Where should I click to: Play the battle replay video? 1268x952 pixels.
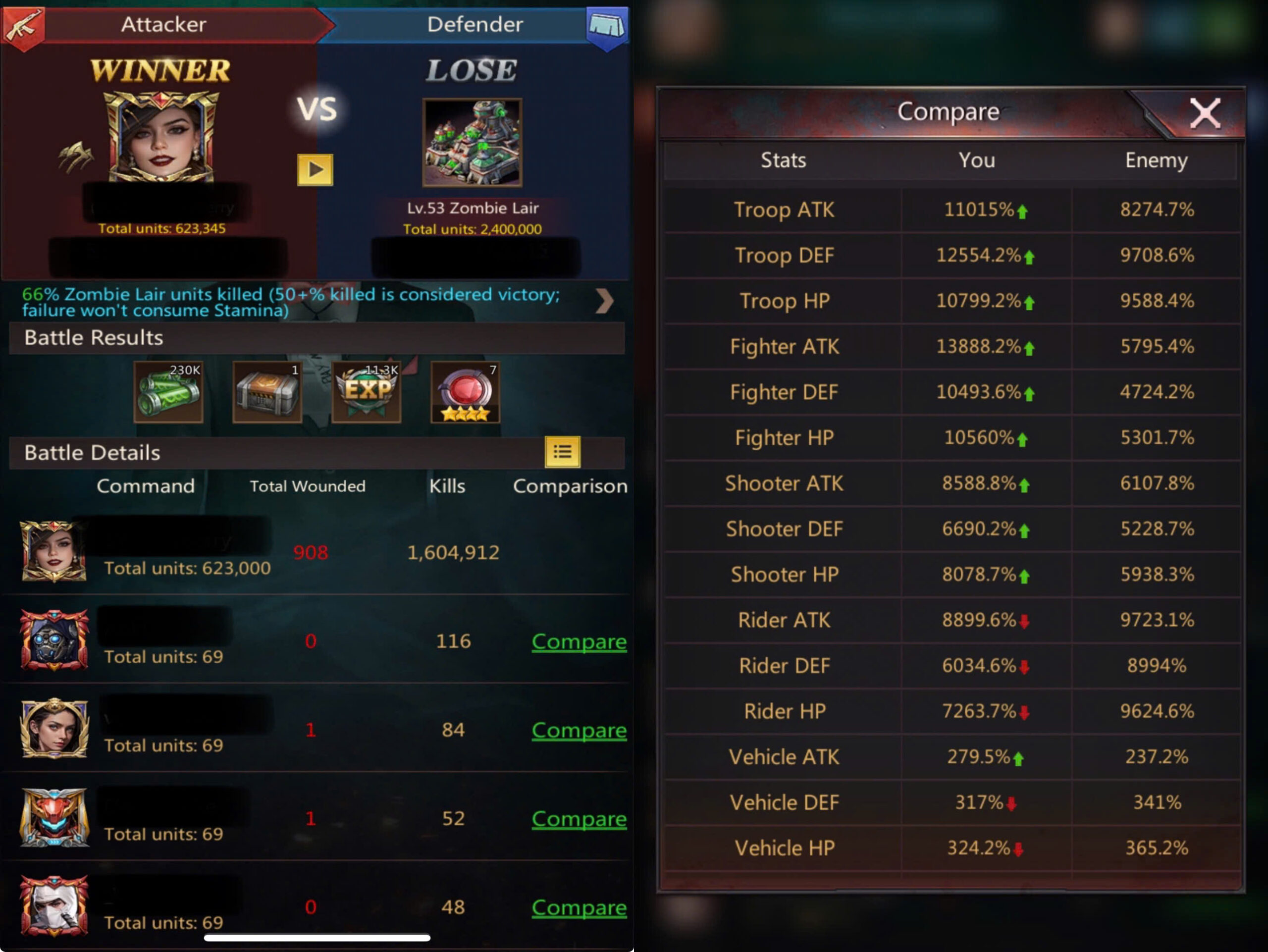pos(315,170)
